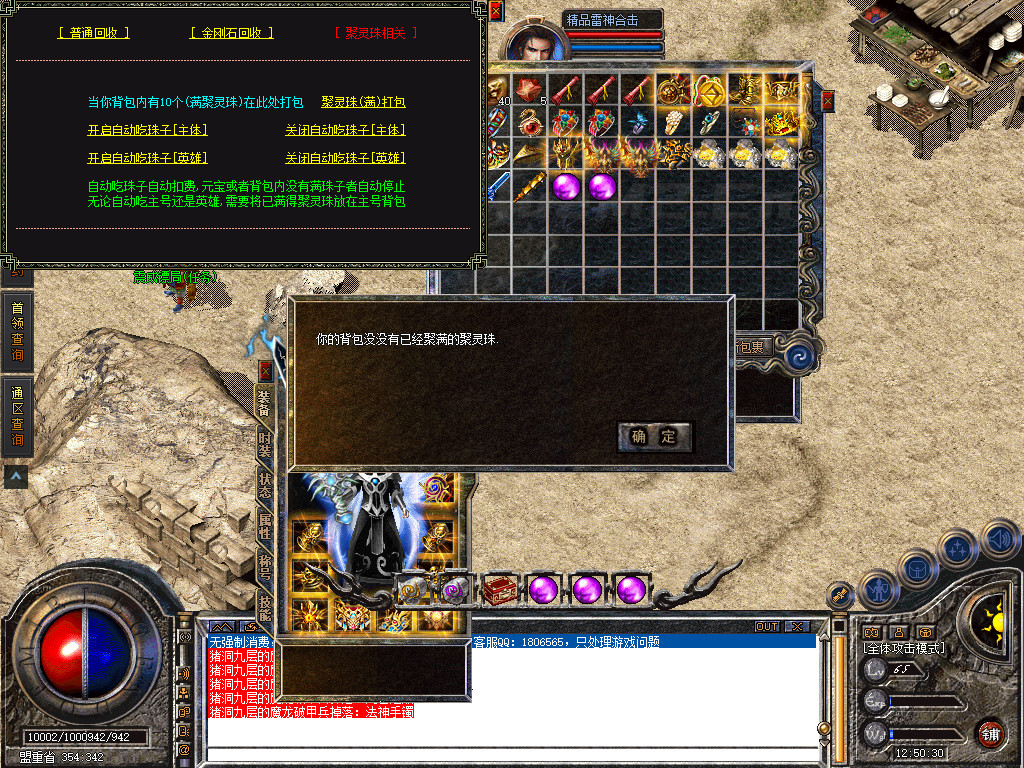Close the NPC recycling panel
The width and height of the screenshot is (1024, 768).
pyautogui.click(x=496, y=11)
